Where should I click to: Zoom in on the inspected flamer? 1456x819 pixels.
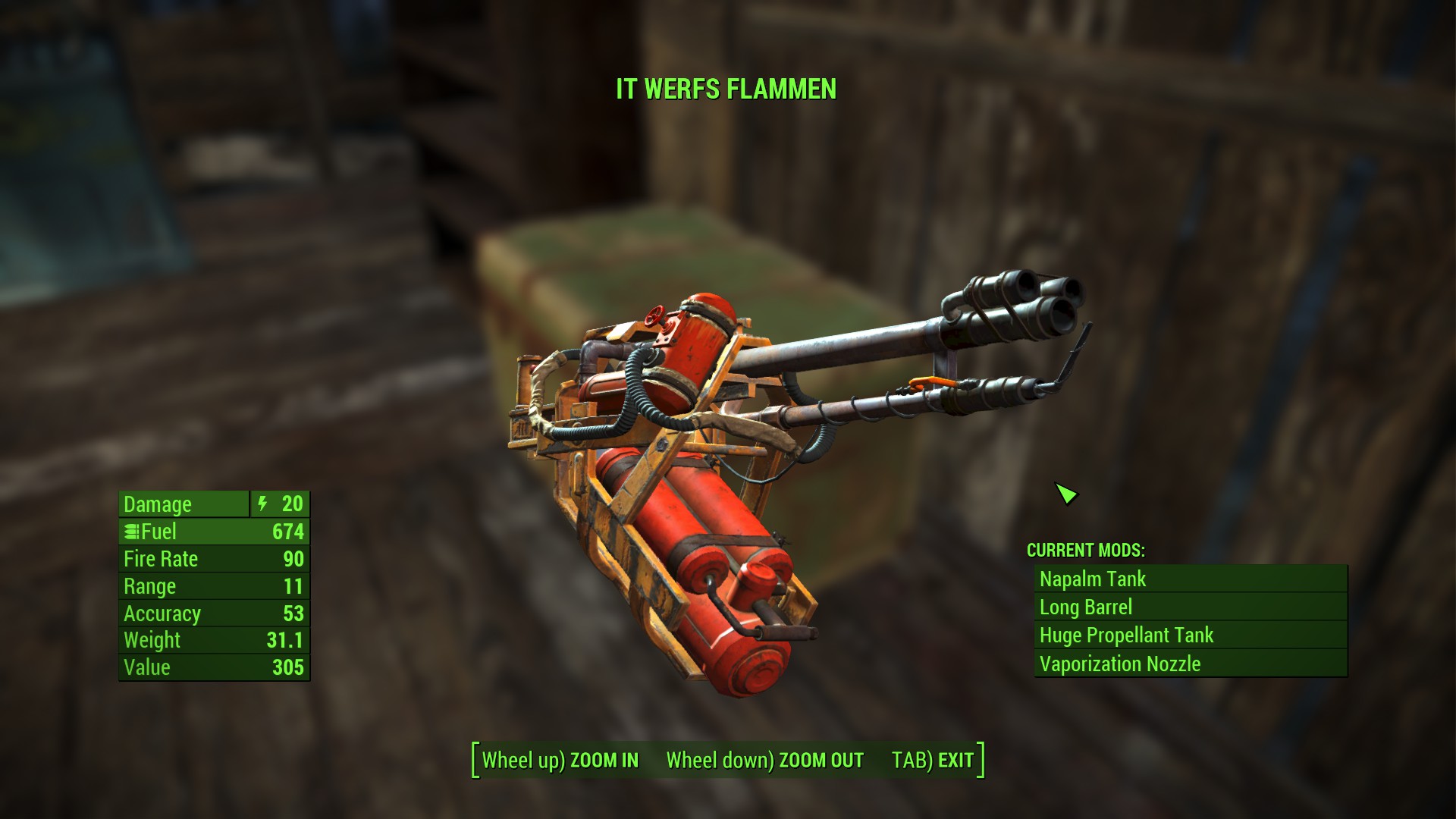[560, 760]
